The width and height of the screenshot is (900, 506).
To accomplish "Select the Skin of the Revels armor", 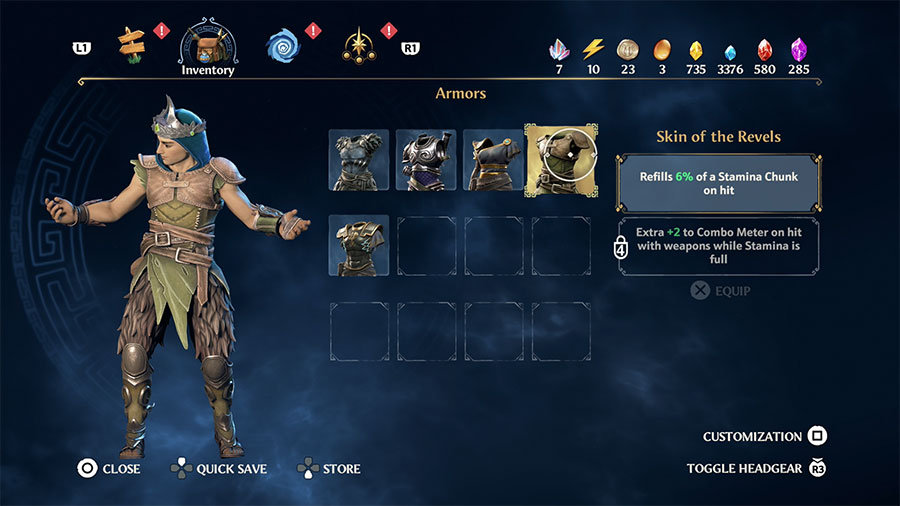I will (561, 159).
